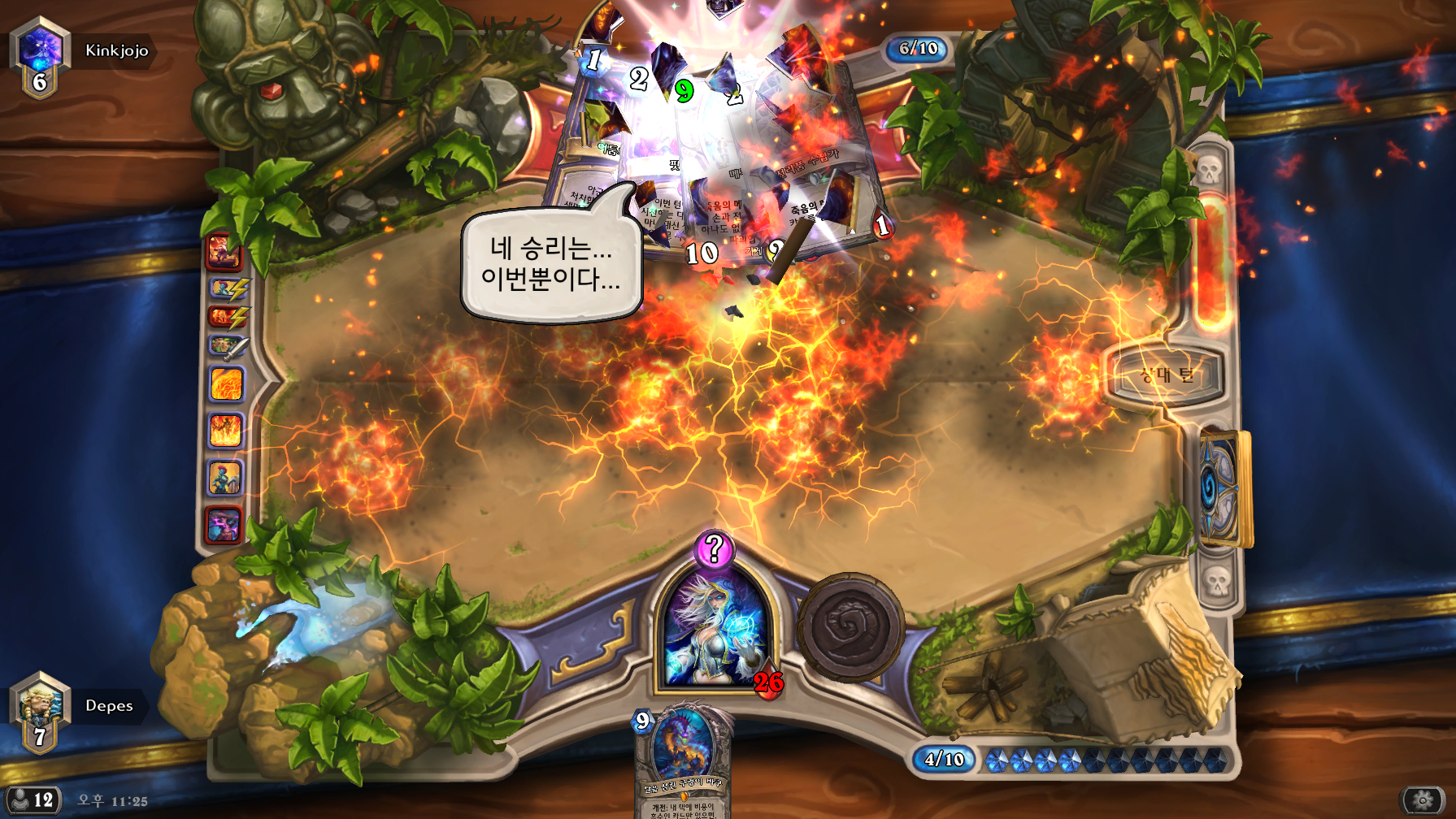
Task: View the sword attack history tile
Action: pos(226,348)
